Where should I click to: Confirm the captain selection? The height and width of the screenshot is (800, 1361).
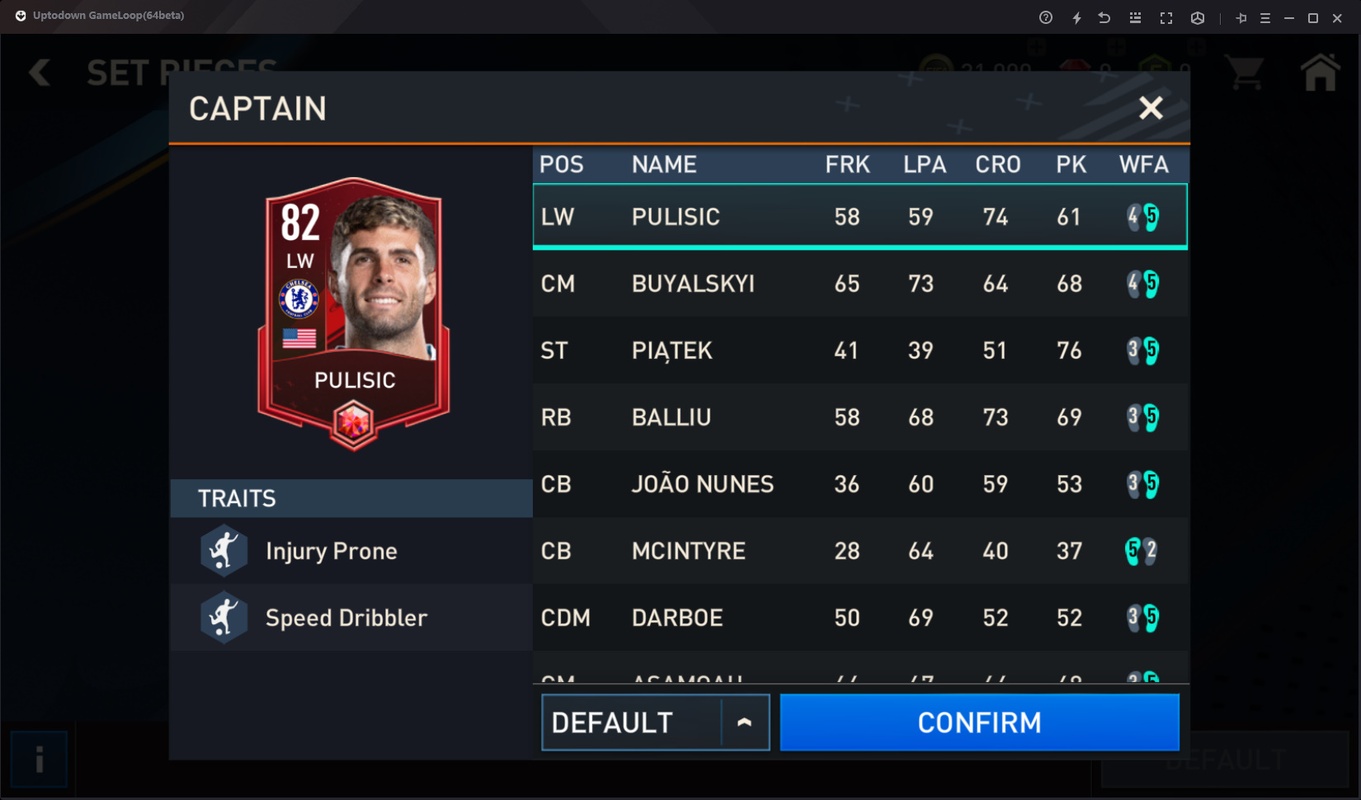click(979, 722)
